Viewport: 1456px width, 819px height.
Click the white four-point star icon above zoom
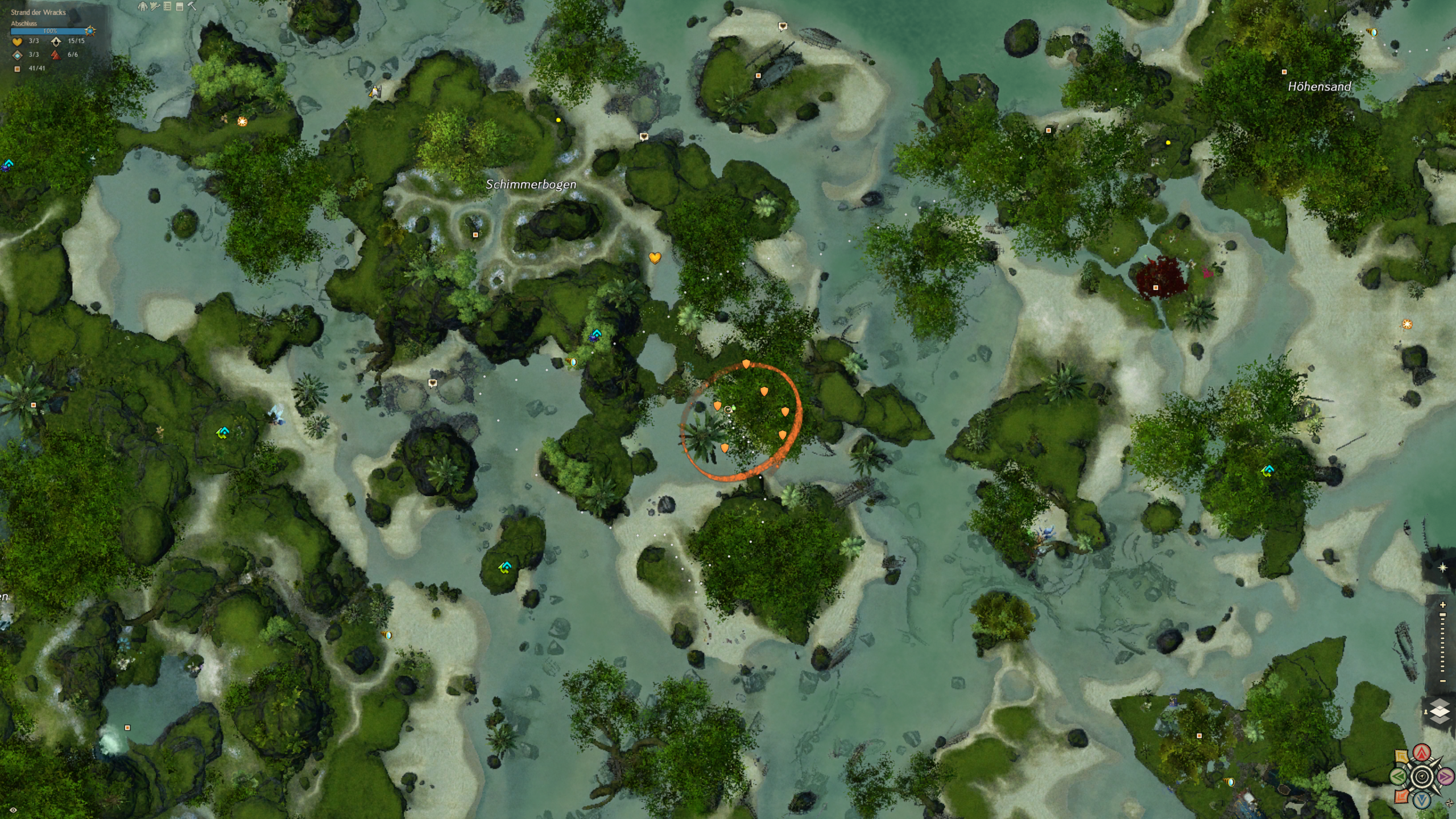(1442, 568)
